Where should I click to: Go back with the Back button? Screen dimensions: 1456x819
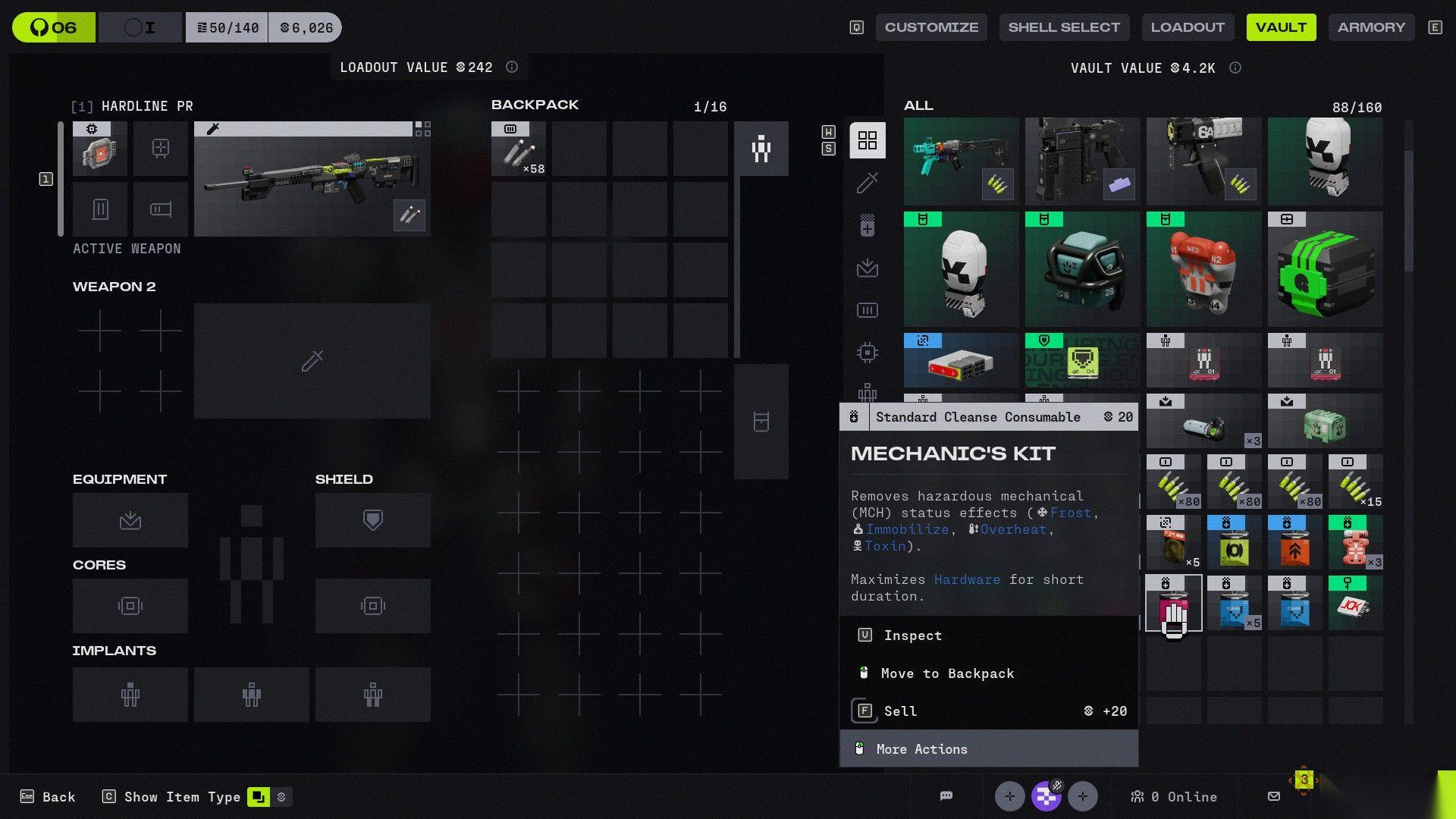pos(49,797)
